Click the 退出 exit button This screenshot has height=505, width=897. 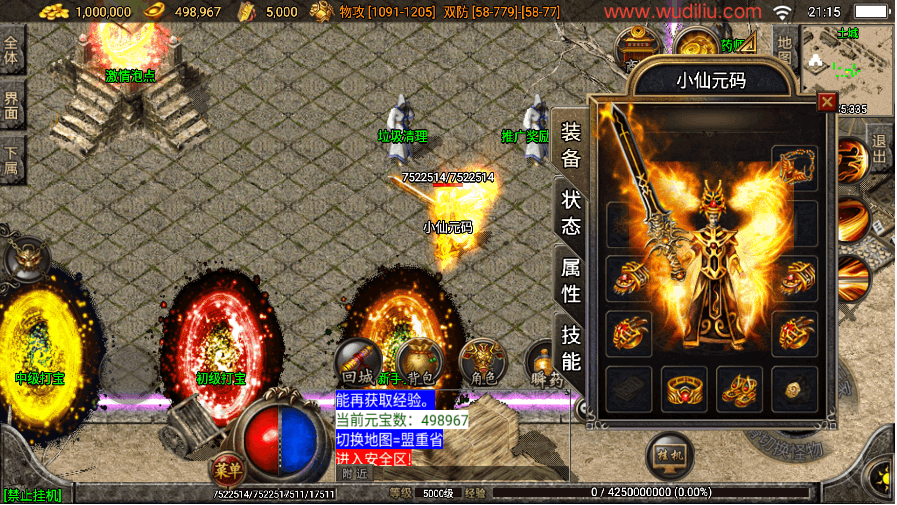click(x=879, y=150)
